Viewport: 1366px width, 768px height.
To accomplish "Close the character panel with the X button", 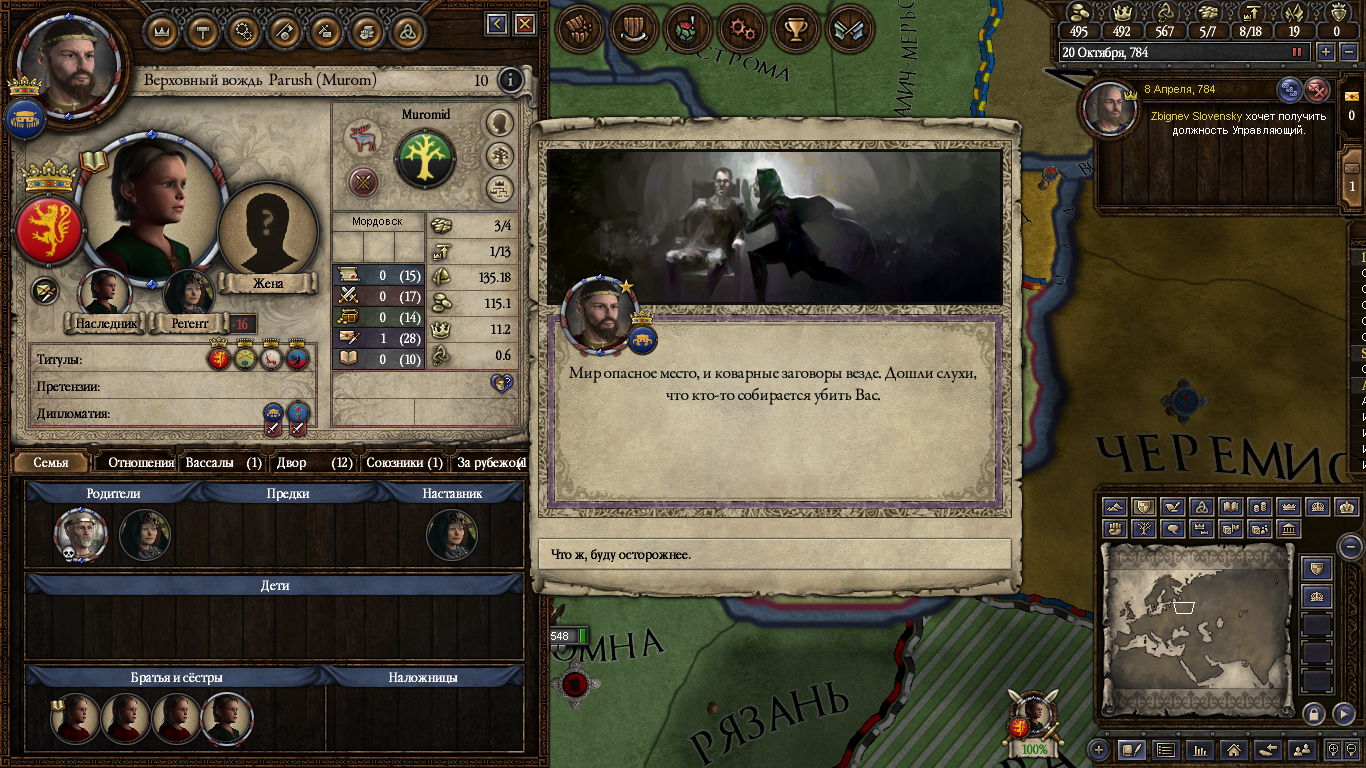I will 524,24.
